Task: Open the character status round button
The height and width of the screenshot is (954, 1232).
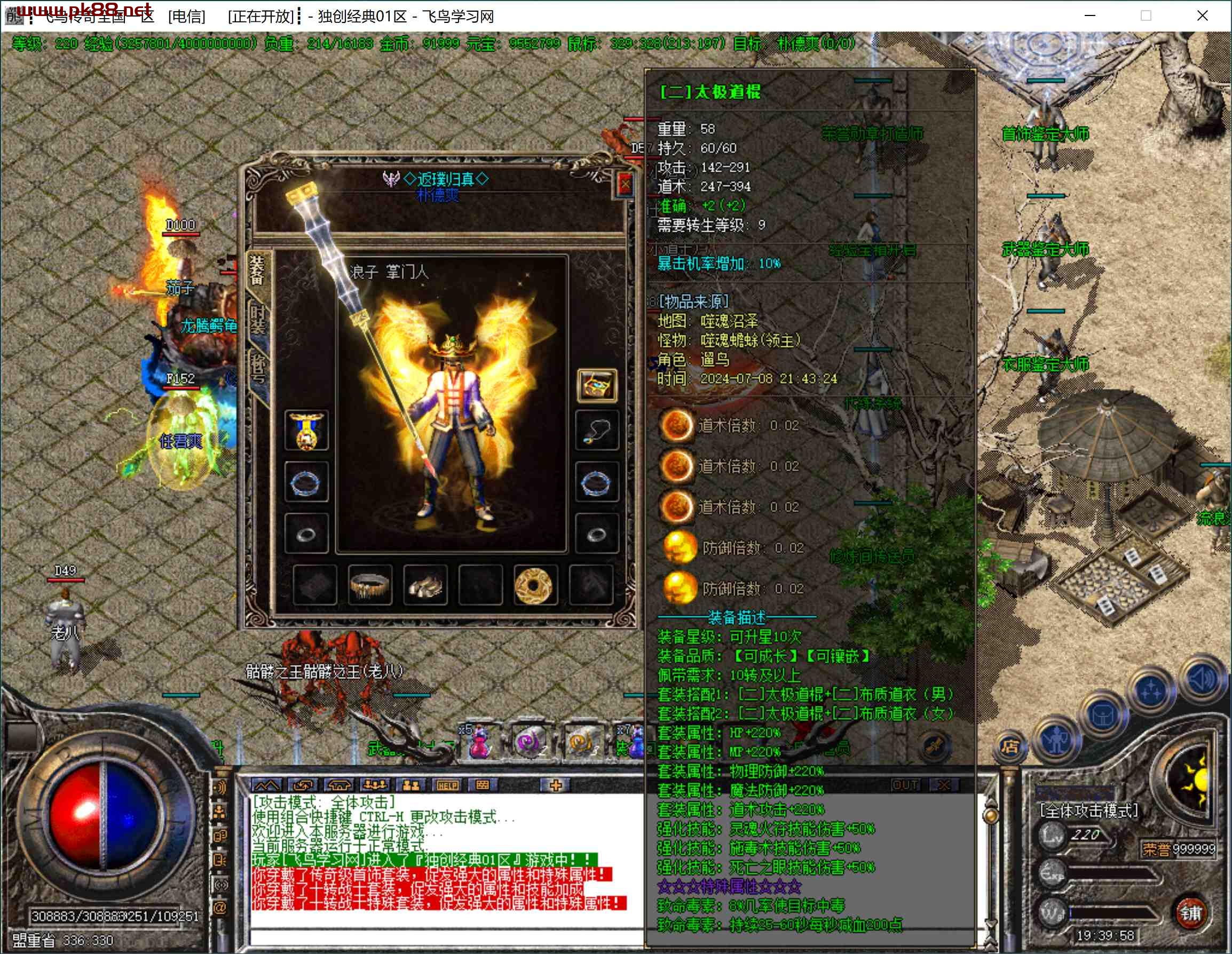Action: point(1055,740)
